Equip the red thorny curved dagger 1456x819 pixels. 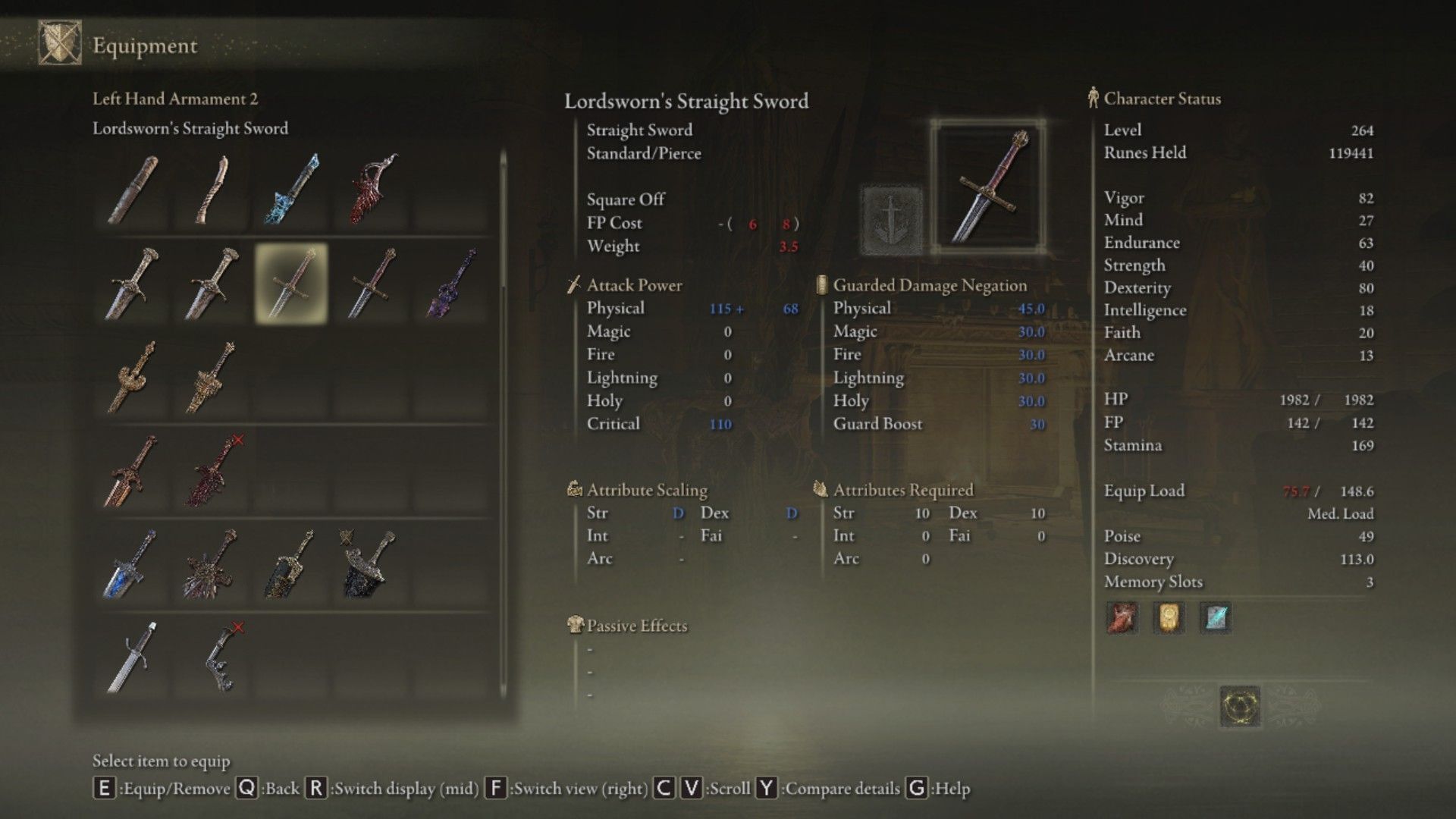[372, 189]
